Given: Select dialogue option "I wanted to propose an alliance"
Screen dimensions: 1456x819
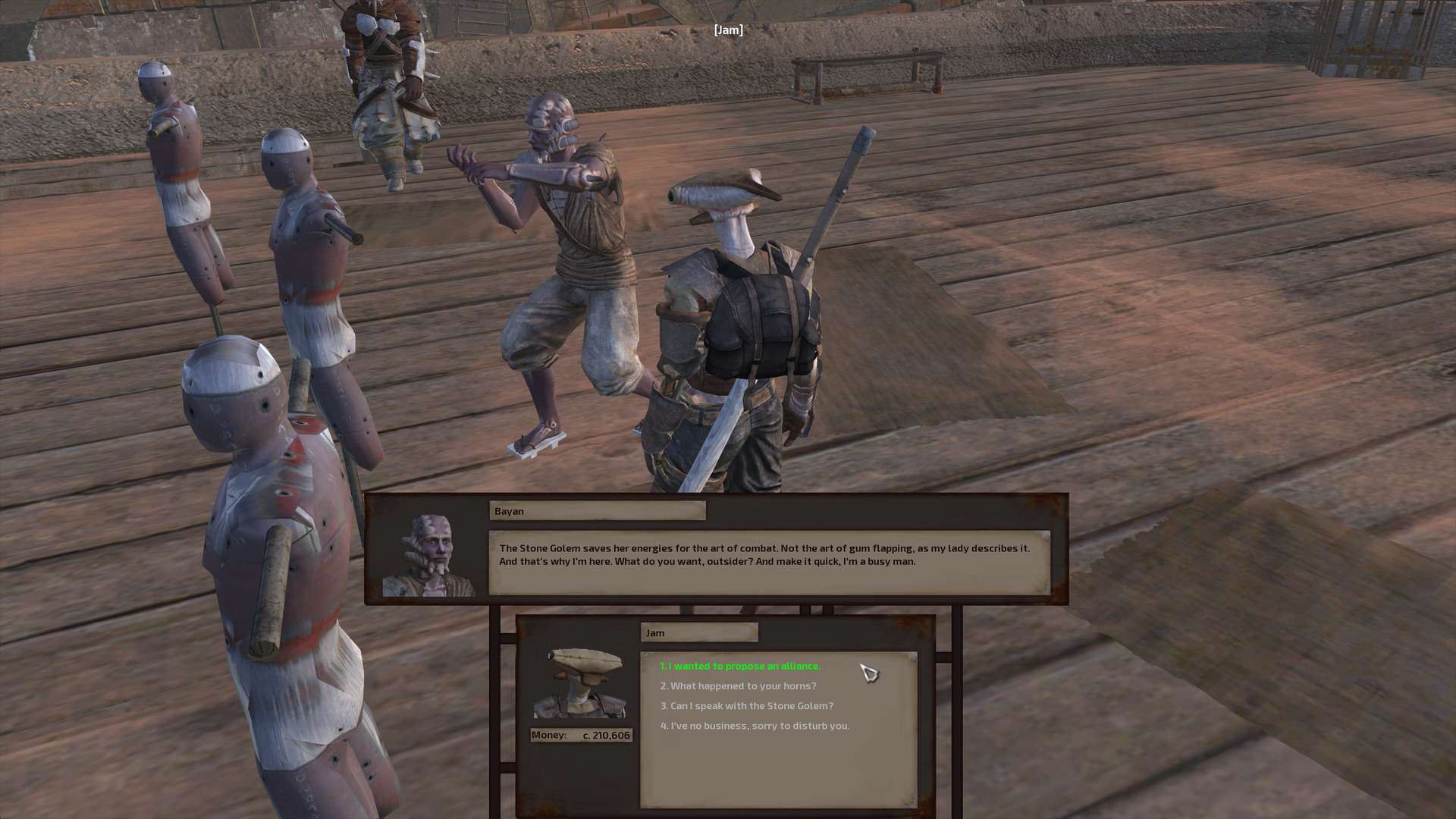Looking at the screenshot, I should pos(740,666).
